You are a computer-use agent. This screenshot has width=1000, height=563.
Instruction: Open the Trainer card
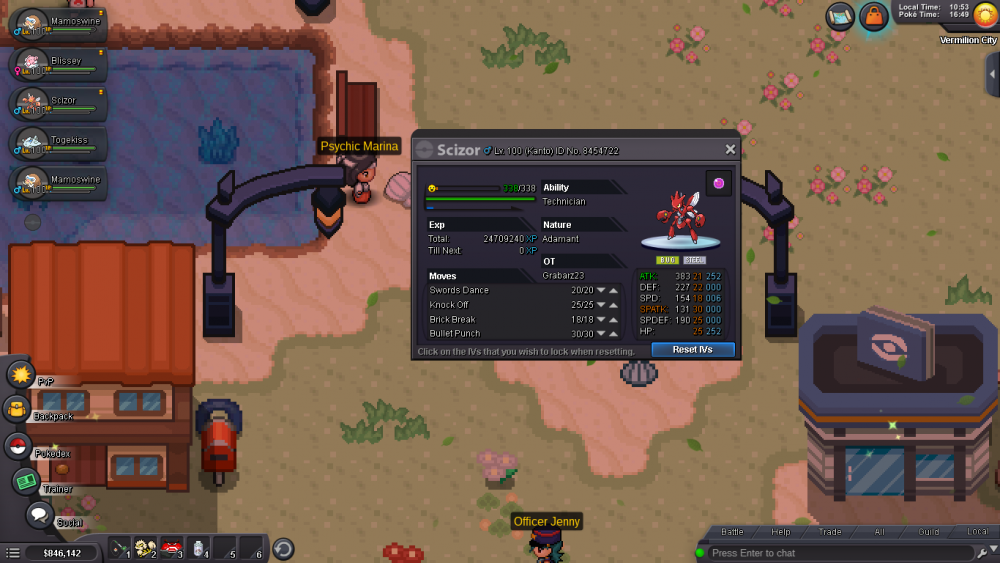(x=26, y=482)
